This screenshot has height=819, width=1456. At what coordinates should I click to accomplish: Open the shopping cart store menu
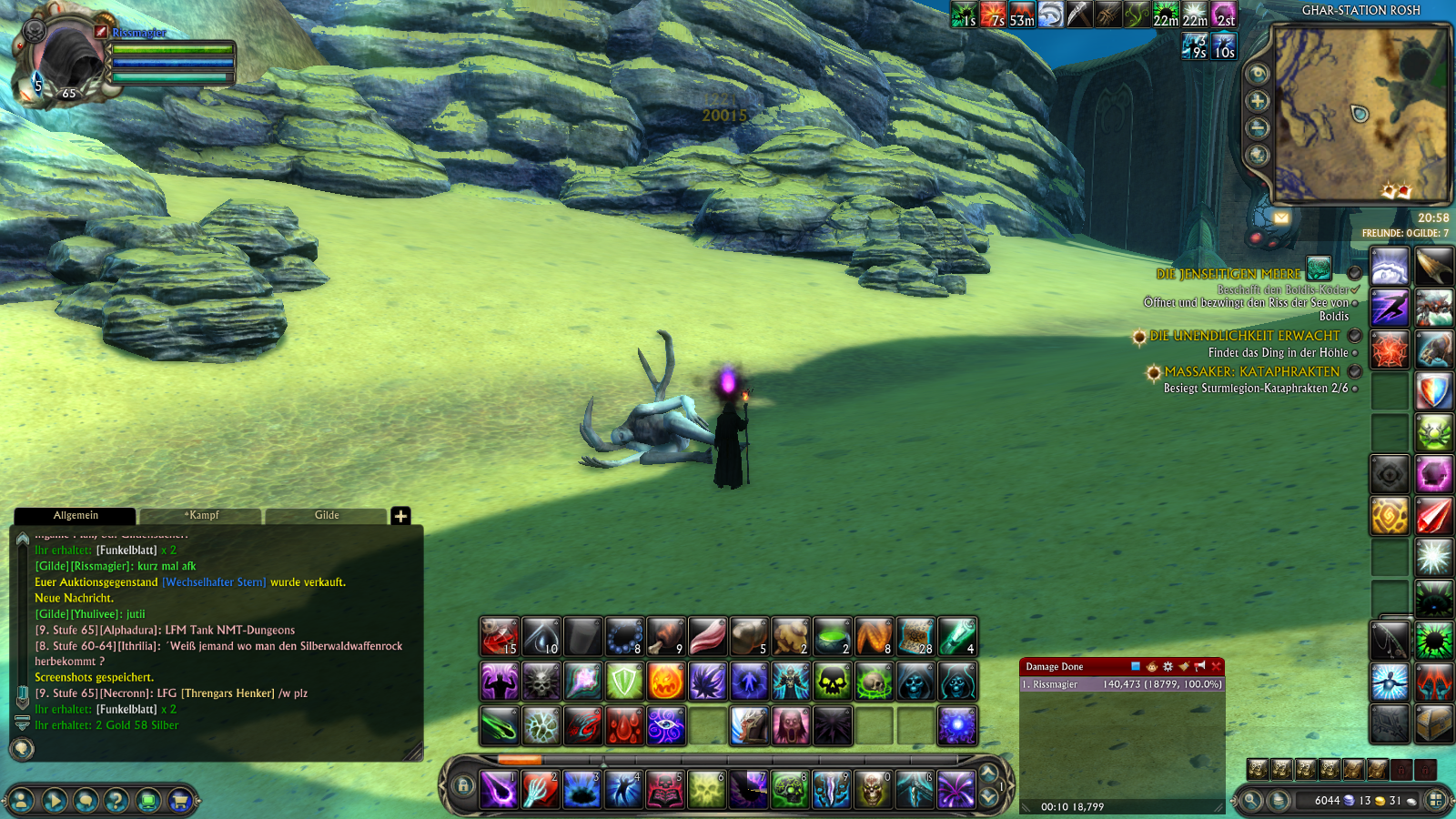[179, 801]
